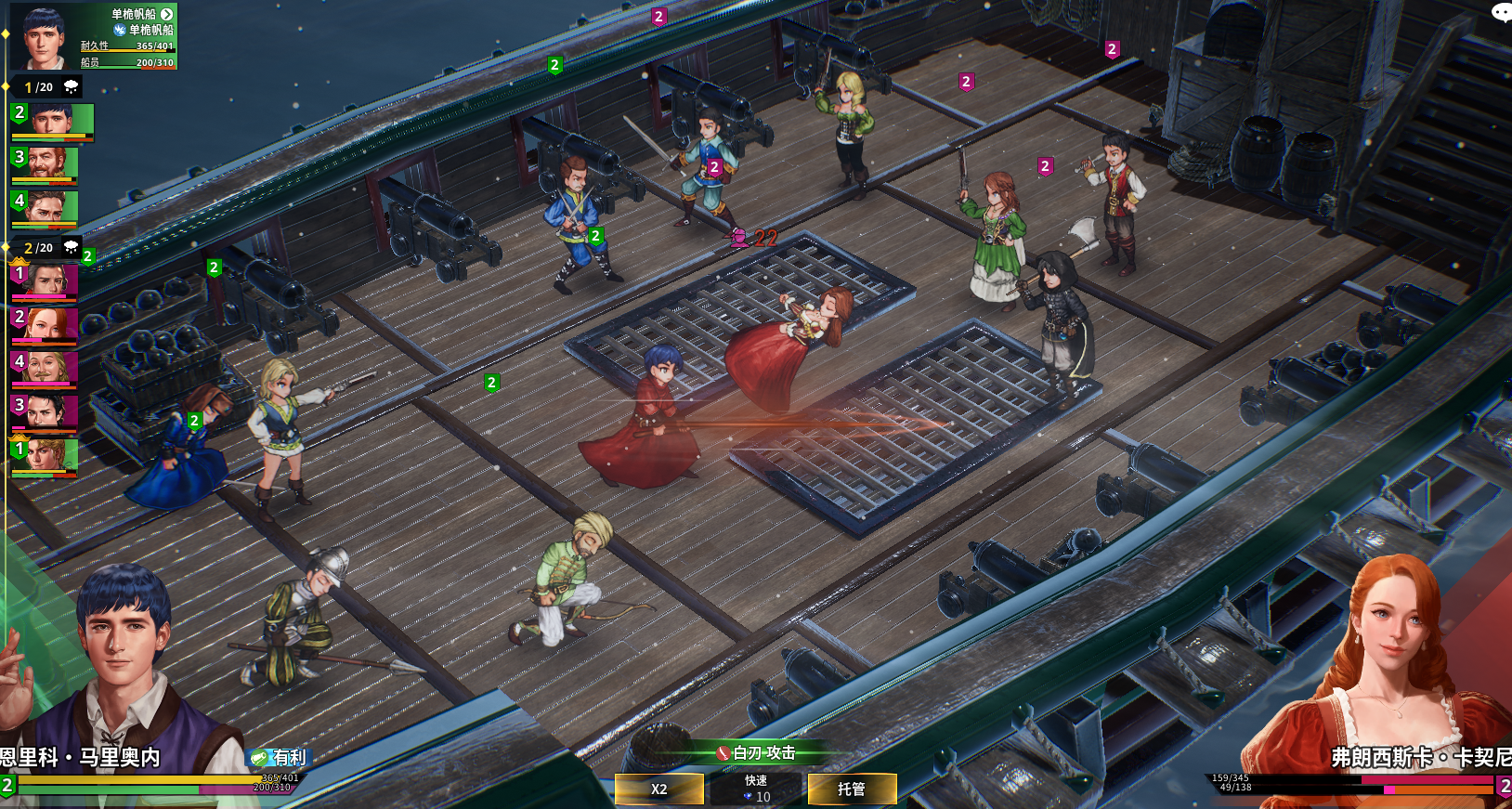The width and height of the screenshot is (1512, 809).
Task: Click the 托管 auto-battle button
Action: pyautogui.click(x=852, y=789)
